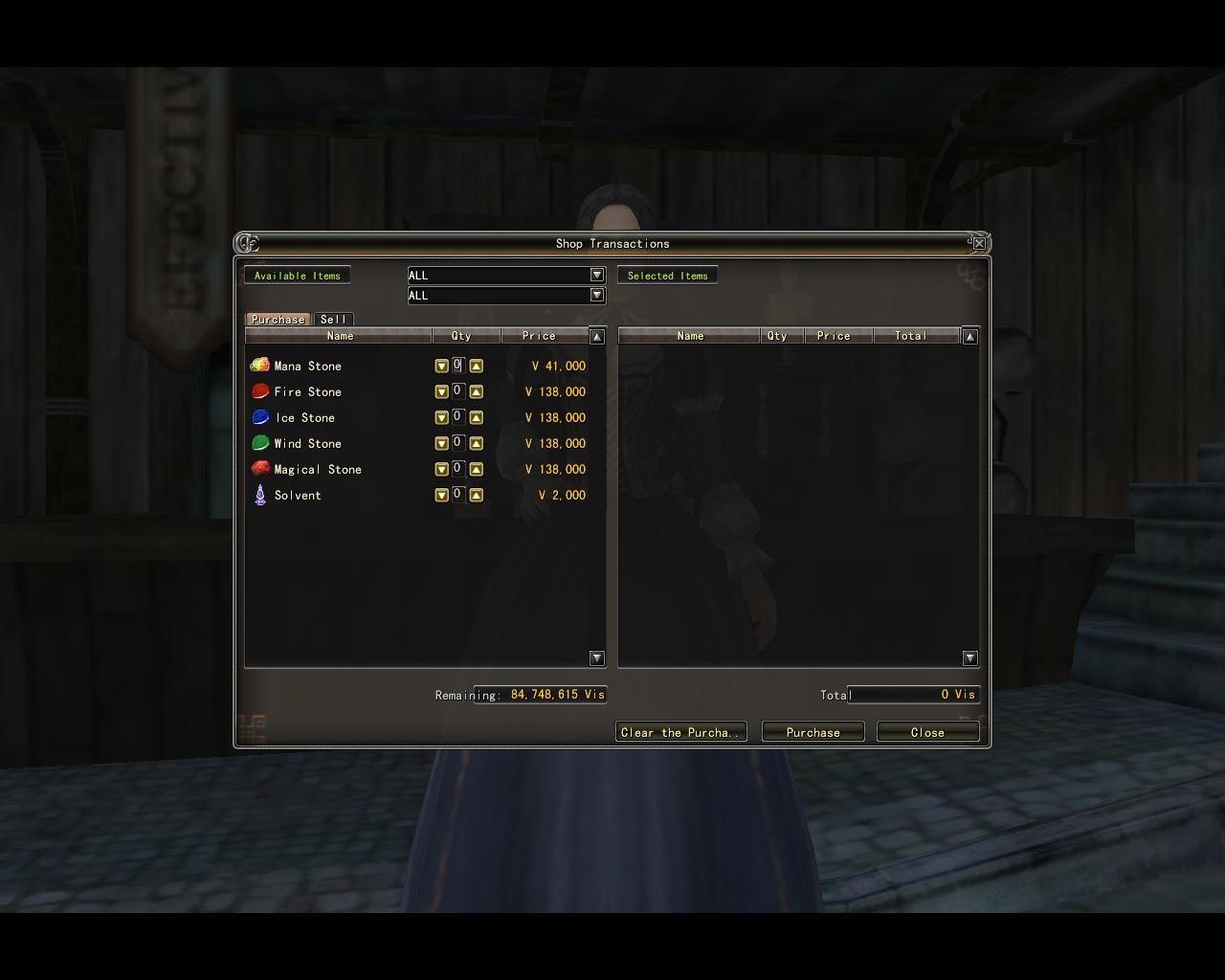This screenshot has width=1225, height=980.
Task: Click the Fire Stone item icon
Action: (259, 390)
